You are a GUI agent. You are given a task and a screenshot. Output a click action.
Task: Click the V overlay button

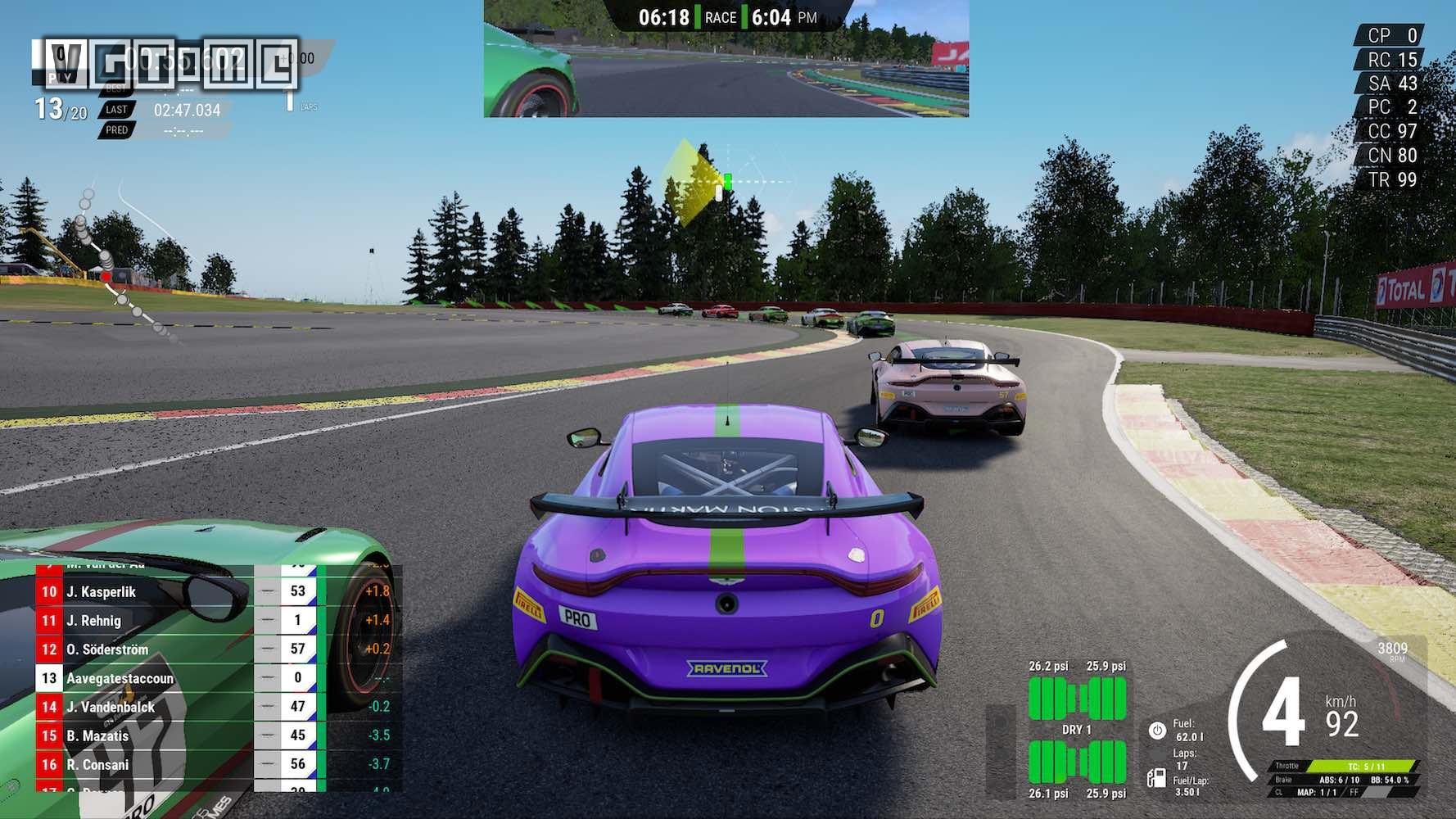click(x=66, y=63)
